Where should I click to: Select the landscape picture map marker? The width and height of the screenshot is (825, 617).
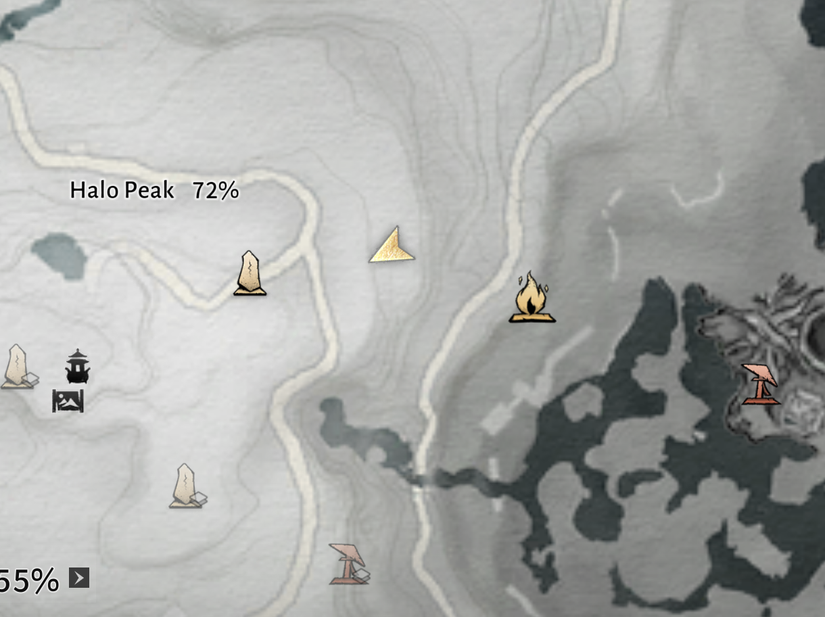pos(68,401)
